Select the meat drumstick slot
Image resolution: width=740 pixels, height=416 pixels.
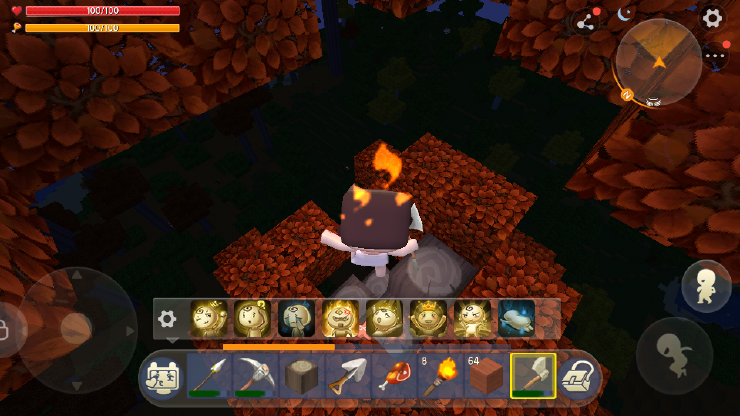tap(391, 377)
